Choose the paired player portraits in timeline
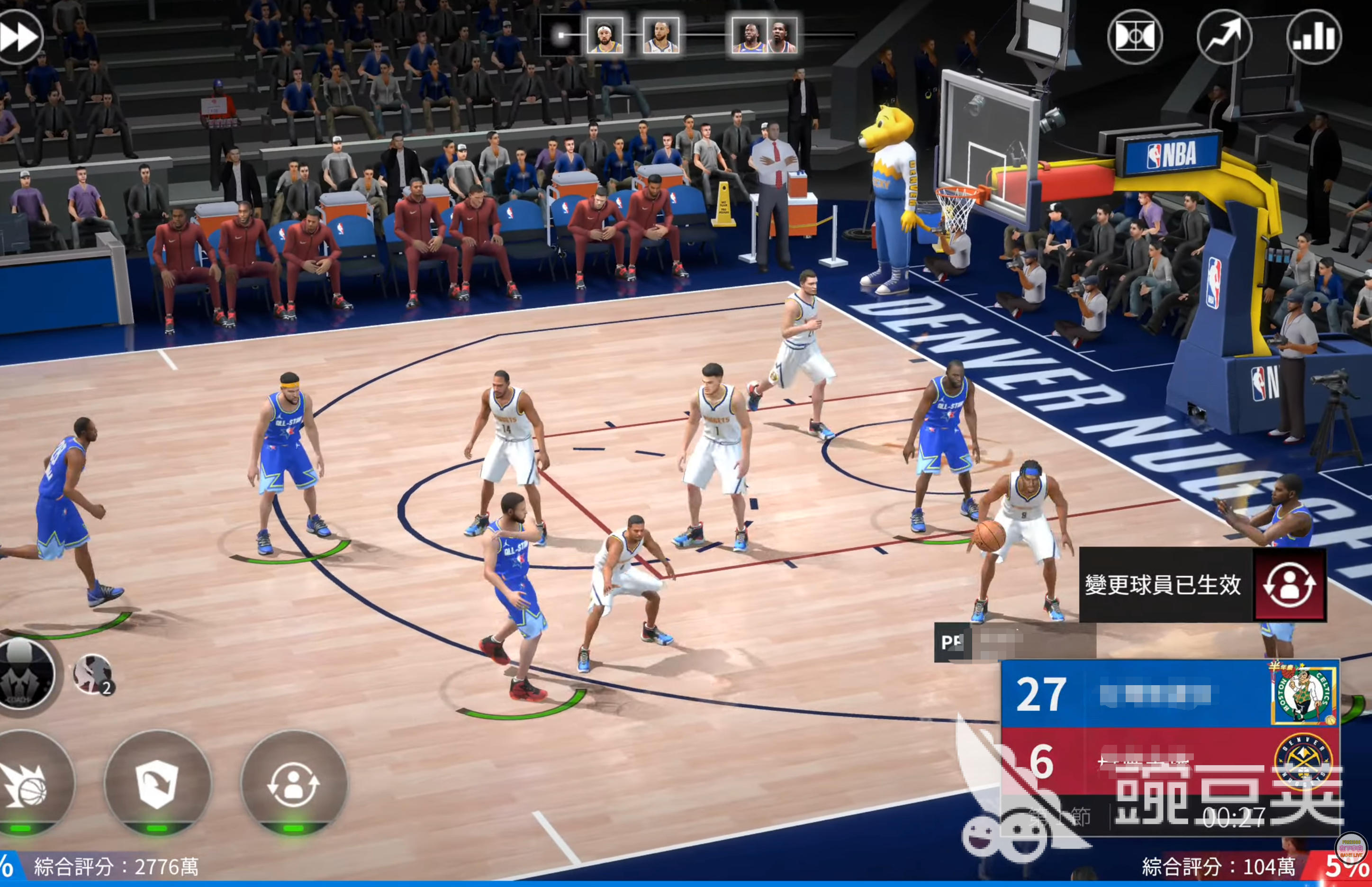 click(x=764, y=35)
